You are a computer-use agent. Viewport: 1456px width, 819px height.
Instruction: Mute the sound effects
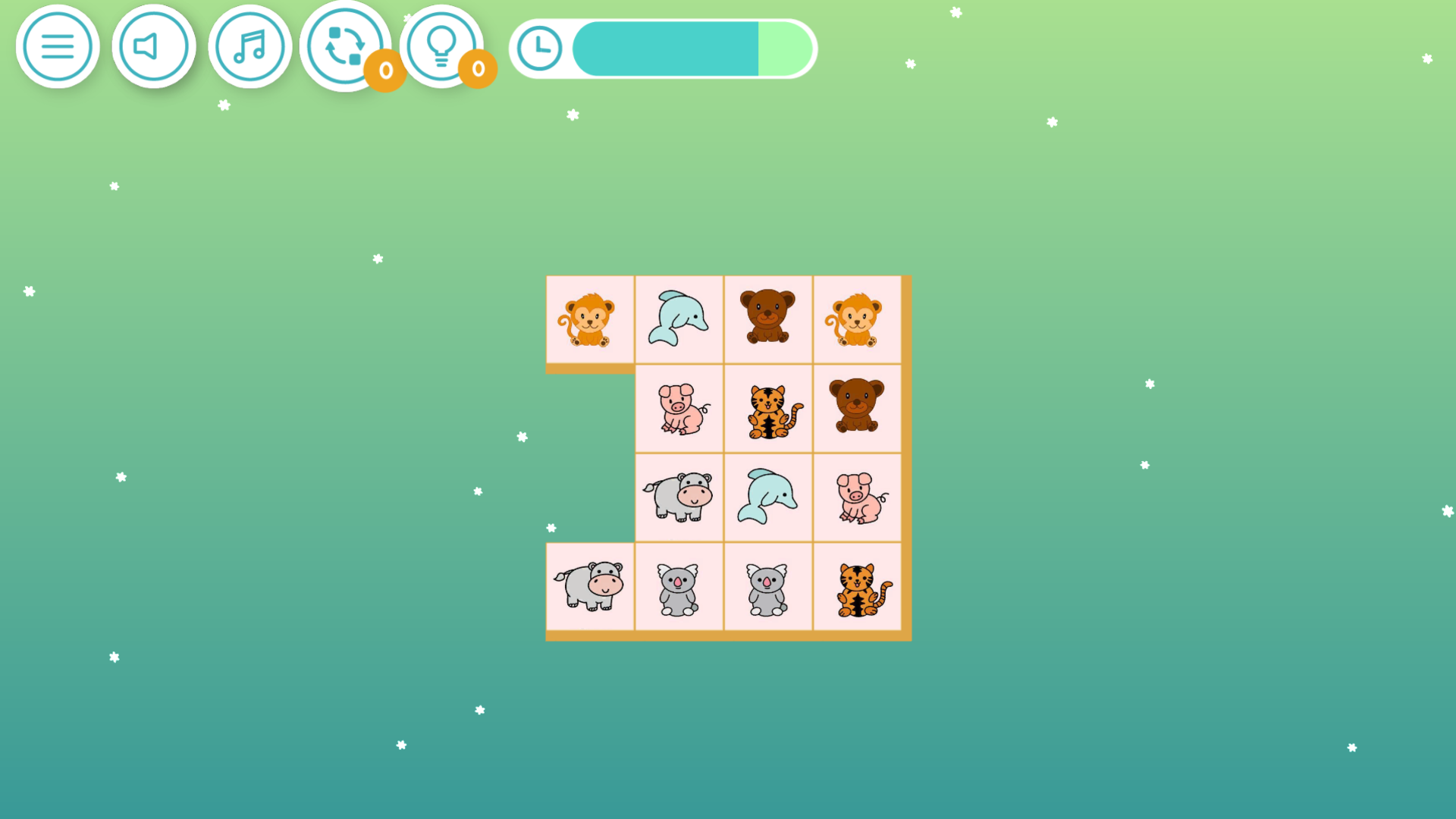click(x=154, y=46)
